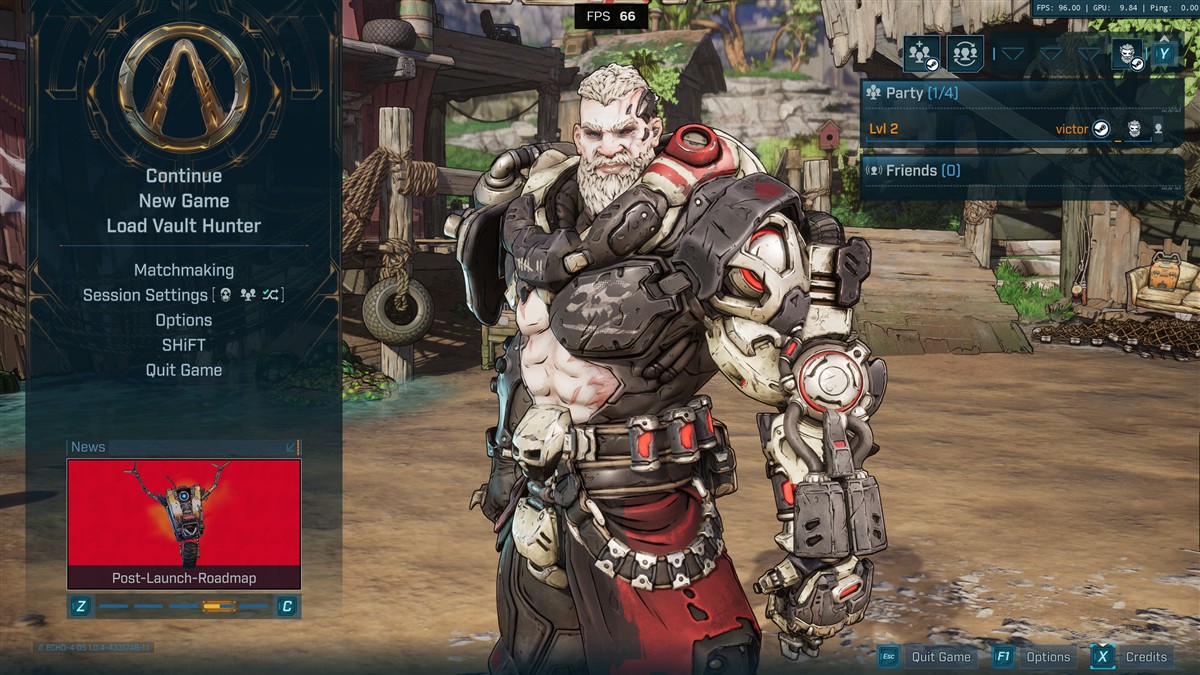1200x675 pixels.
Task: Open the bearded character portrait icon above the Party panel
Action: click(1128, 54)
